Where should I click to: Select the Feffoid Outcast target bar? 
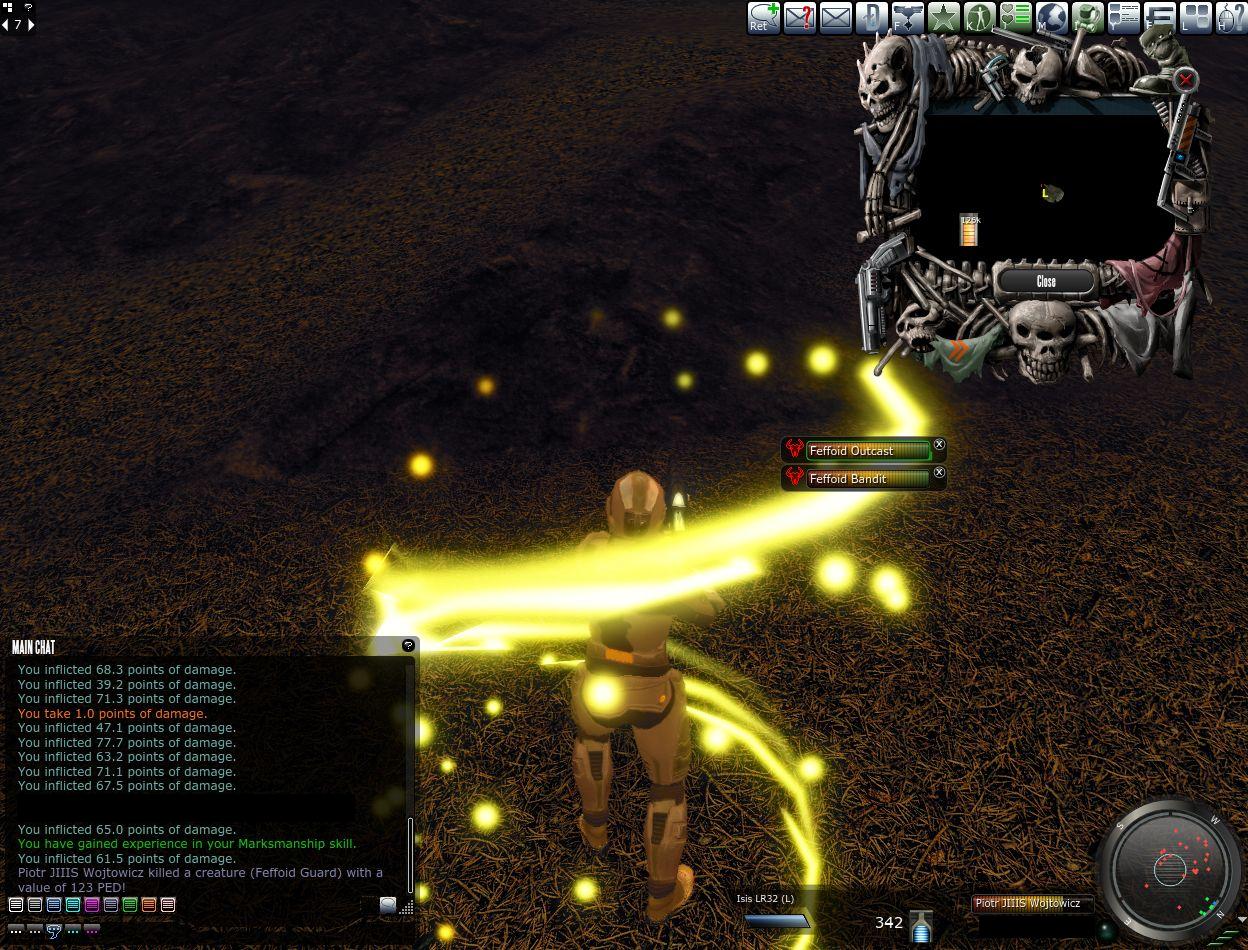(x=867, y=451)
